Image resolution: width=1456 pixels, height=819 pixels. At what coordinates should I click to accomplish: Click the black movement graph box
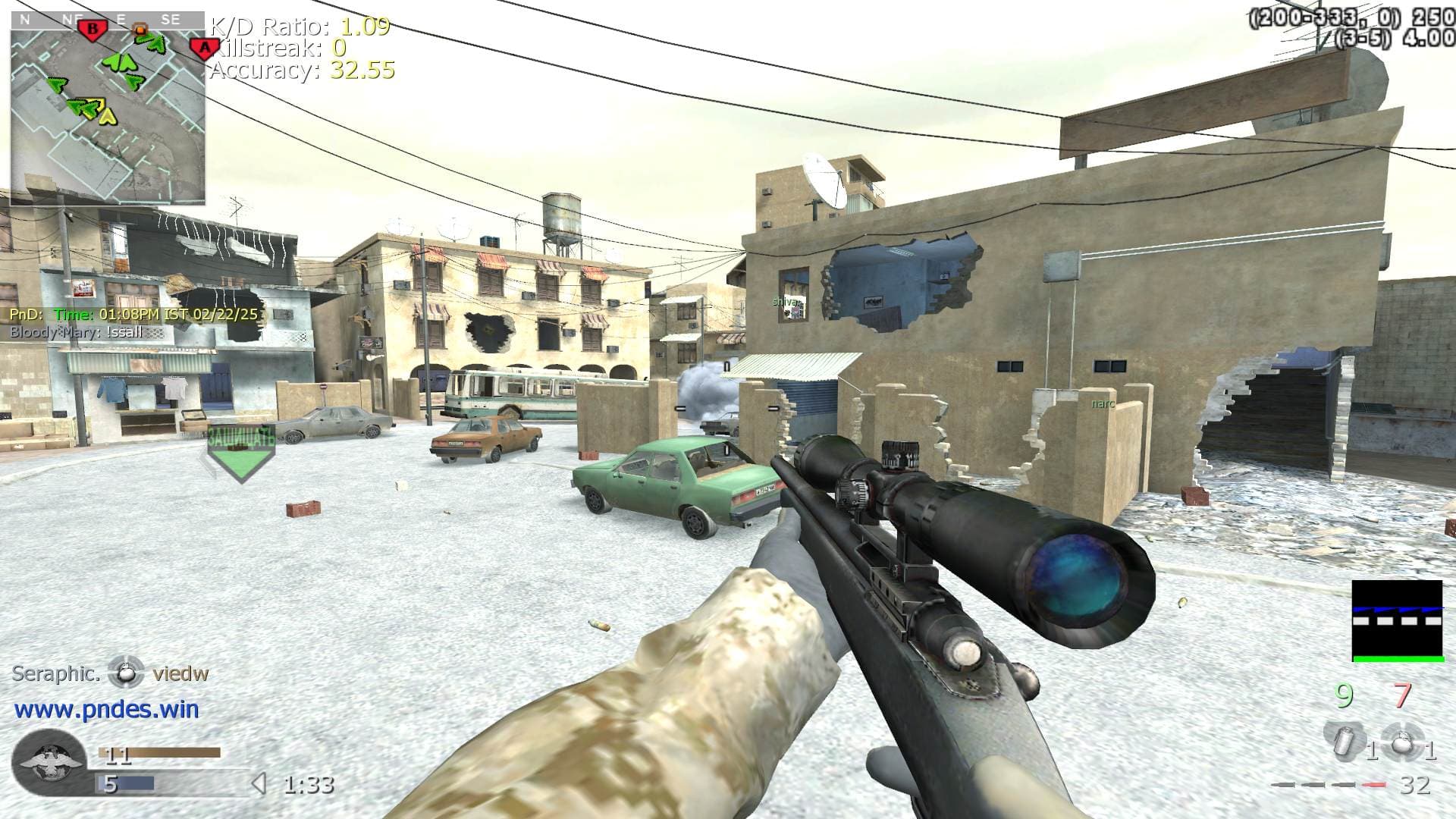[x=1397, y=621]
